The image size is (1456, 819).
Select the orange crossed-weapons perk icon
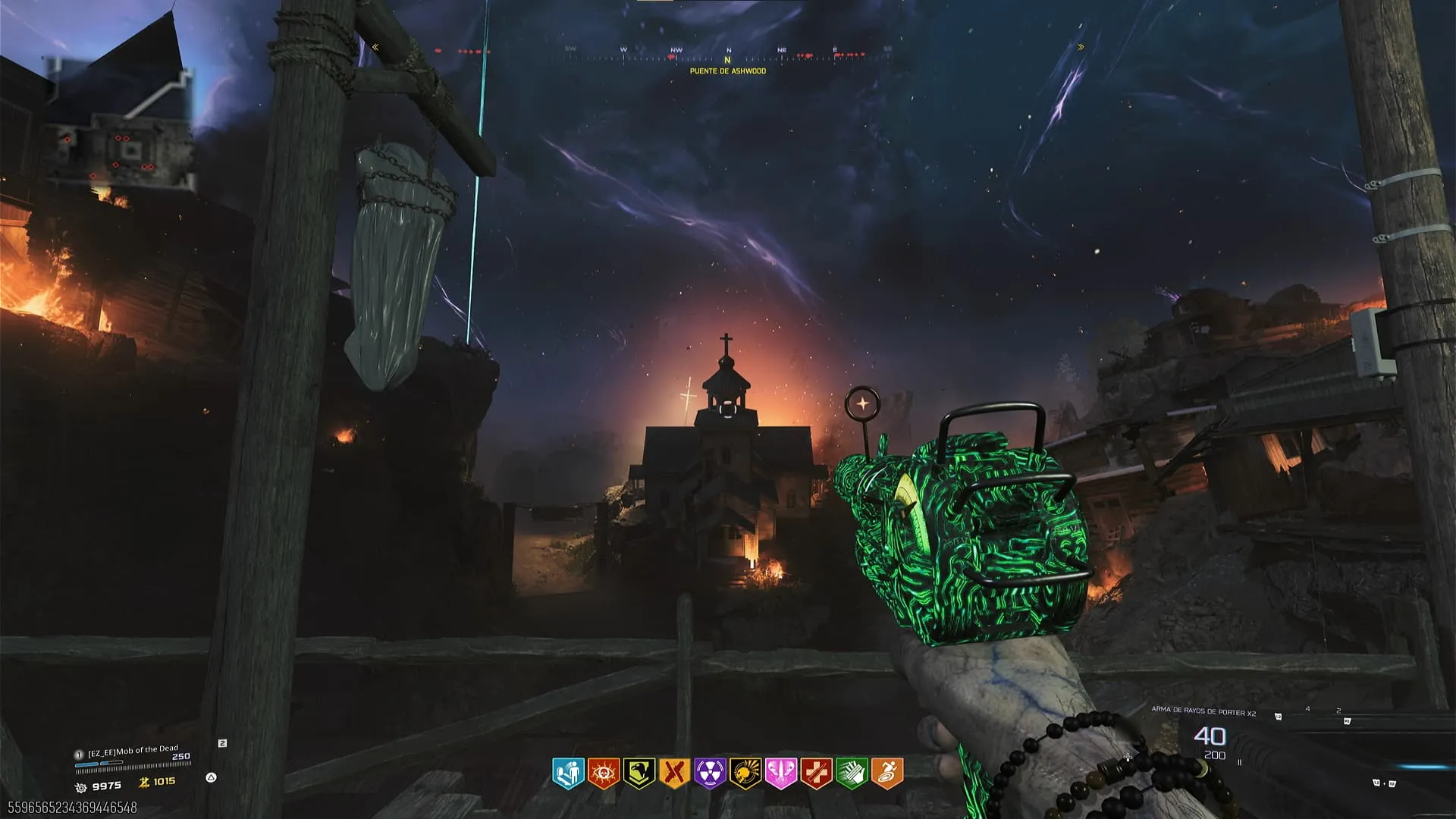tap(674, 773)
